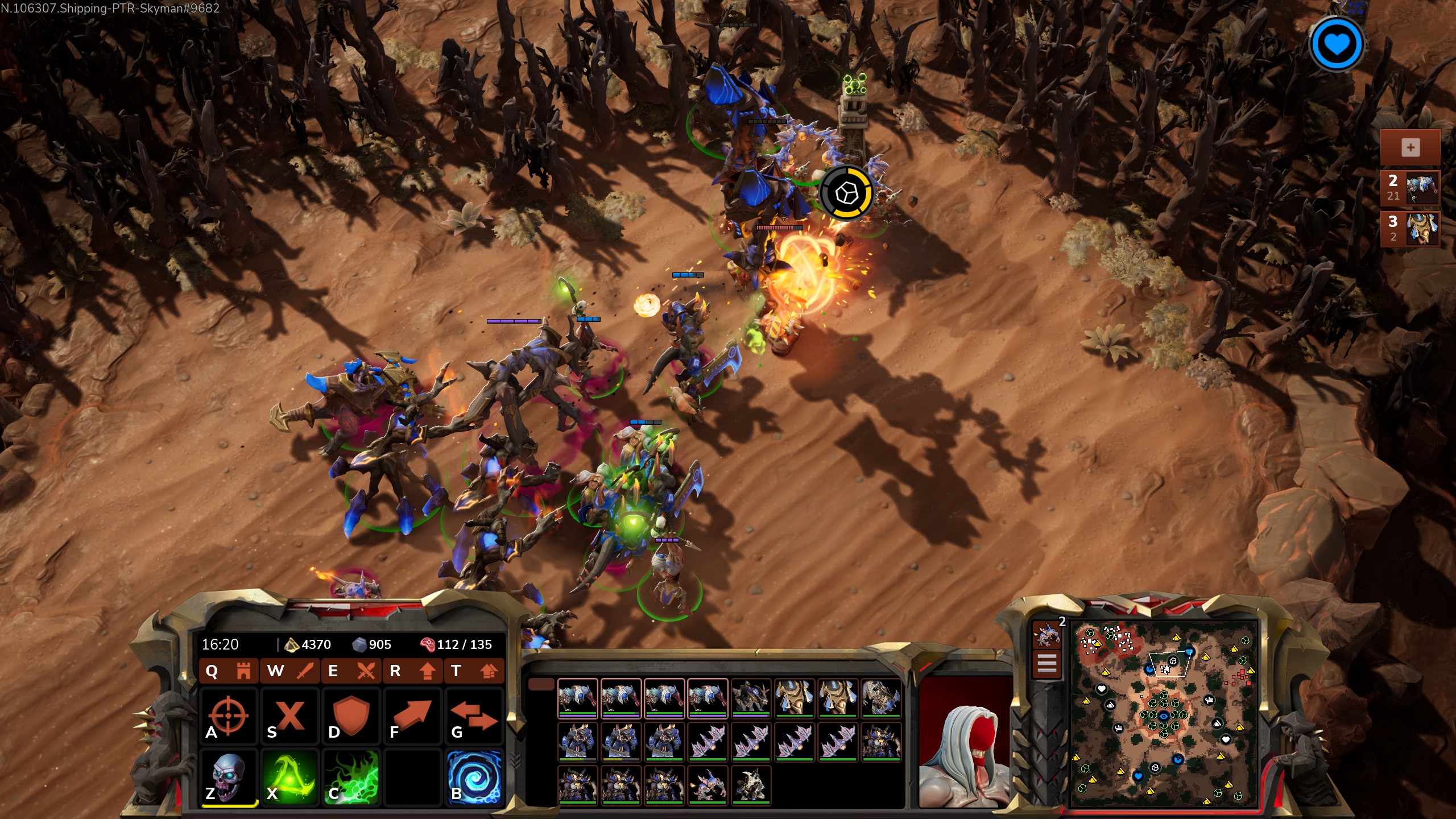Trigger the green triangle ability

(290, 777)
